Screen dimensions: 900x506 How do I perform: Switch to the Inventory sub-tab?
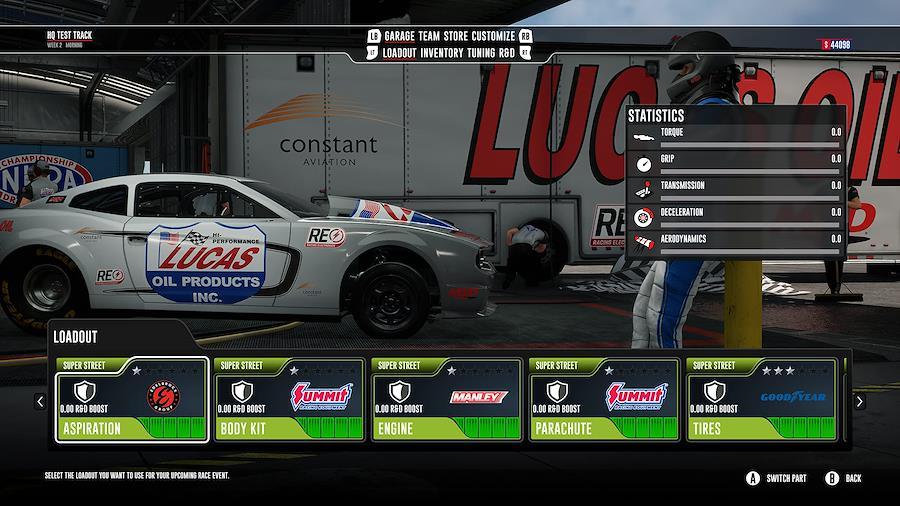point(445,53)
